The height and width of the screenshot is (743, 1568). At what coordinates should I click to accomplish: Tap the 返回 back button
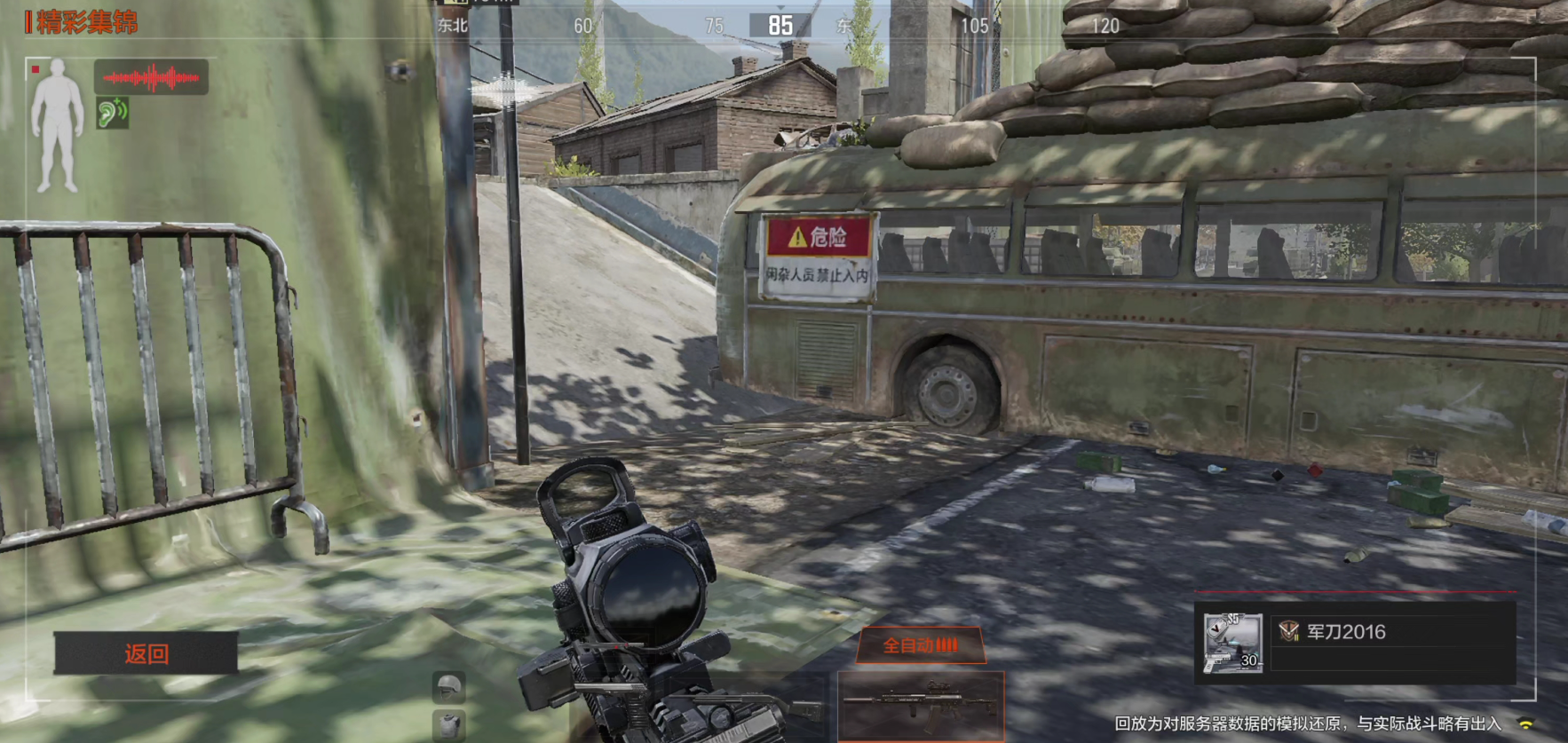click(146, 653)
